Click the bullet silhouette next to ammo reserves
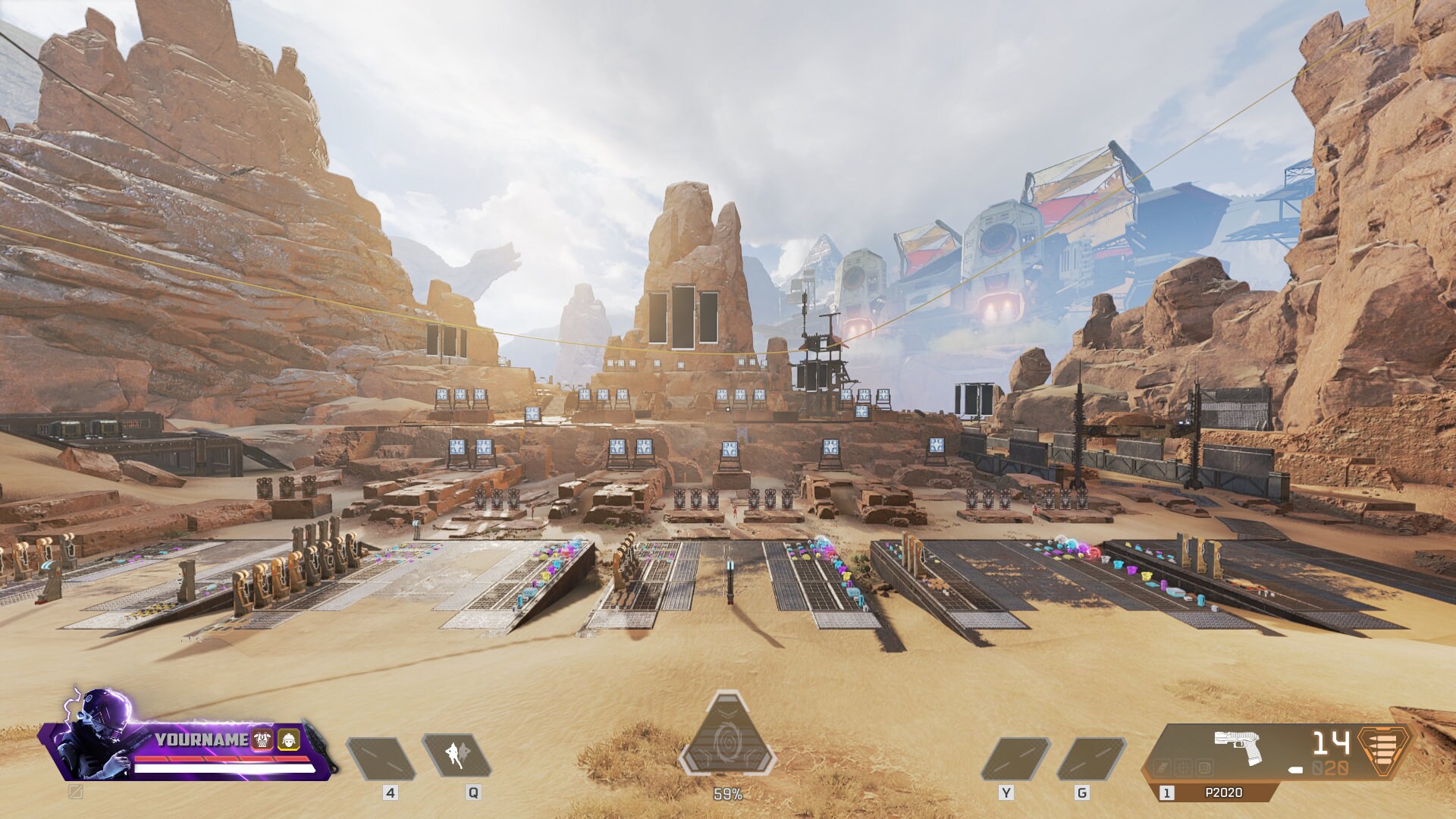The image size is (1456, 819). [1295, 770]
